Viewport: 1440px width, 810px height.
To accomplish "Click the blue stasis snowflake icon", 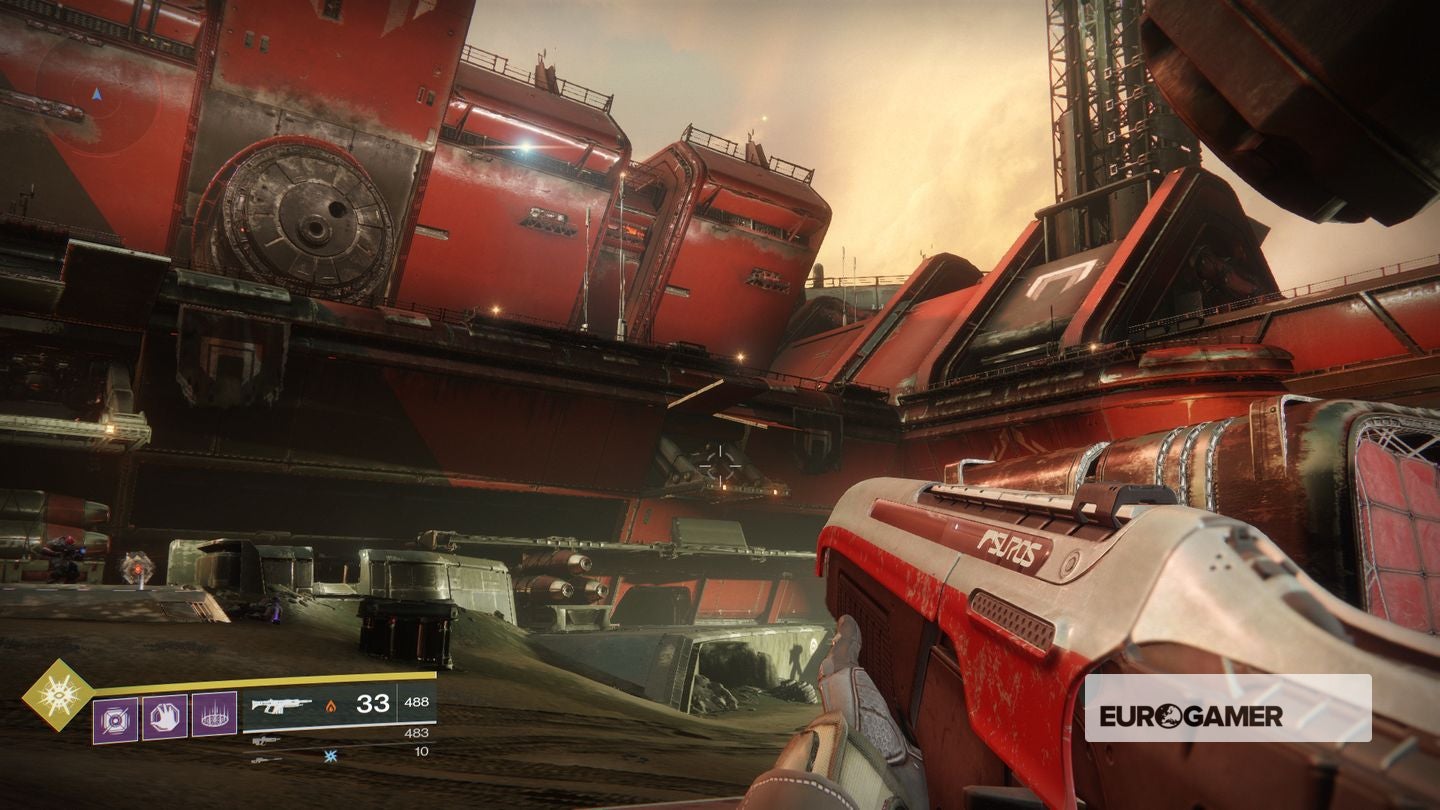I will pos(330,756).
